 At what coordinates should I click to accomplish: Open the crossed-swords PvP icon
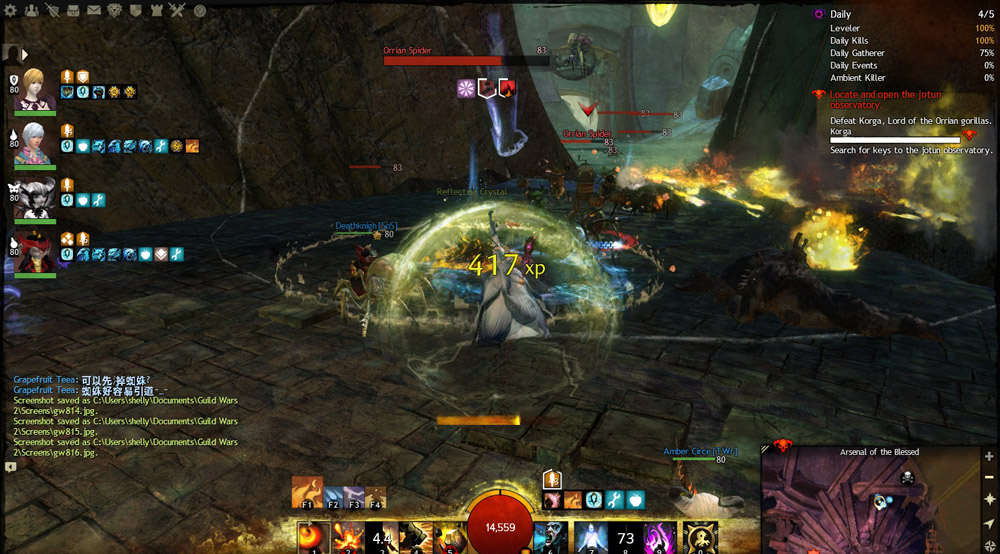pyautogui.click(x=177, y=11)
